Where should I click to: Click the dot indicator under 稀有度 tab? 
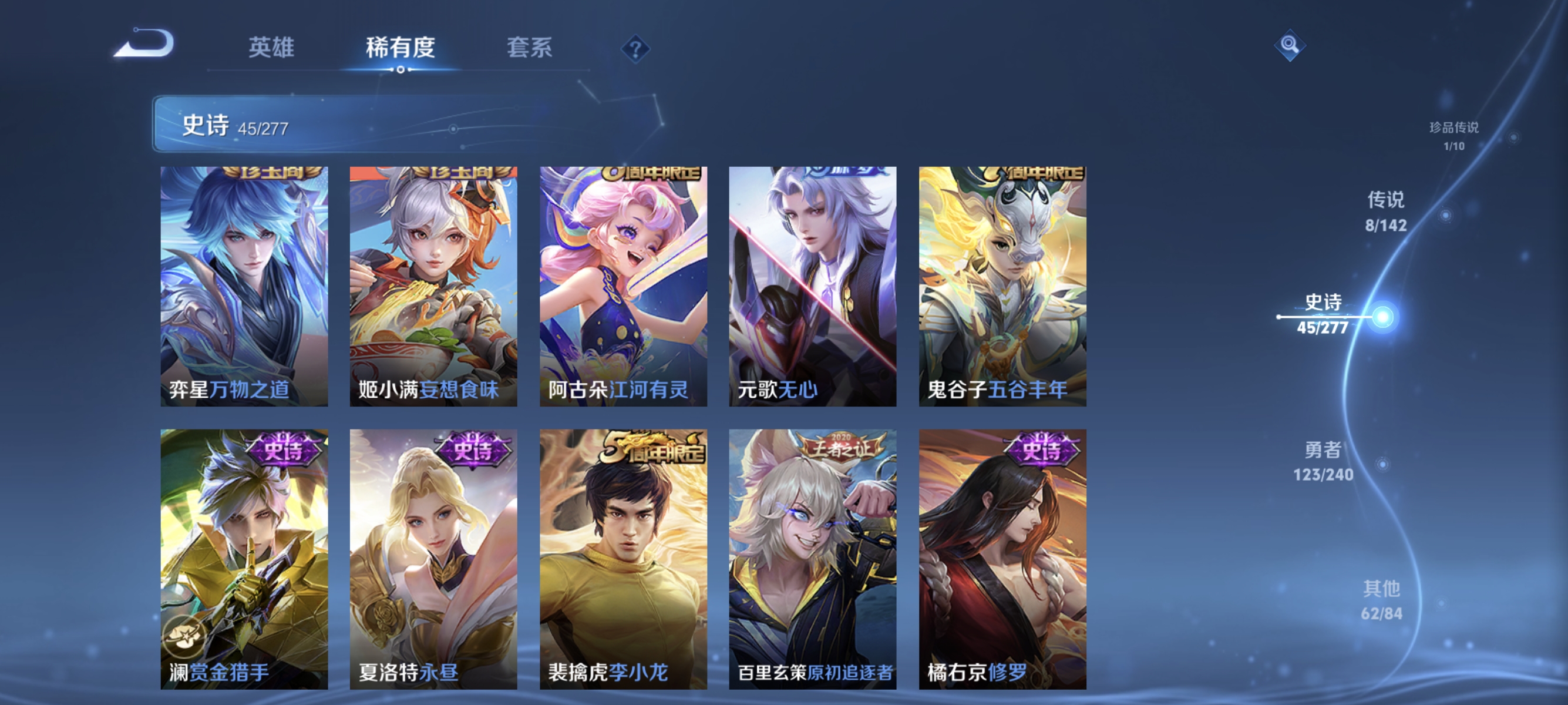400,69
